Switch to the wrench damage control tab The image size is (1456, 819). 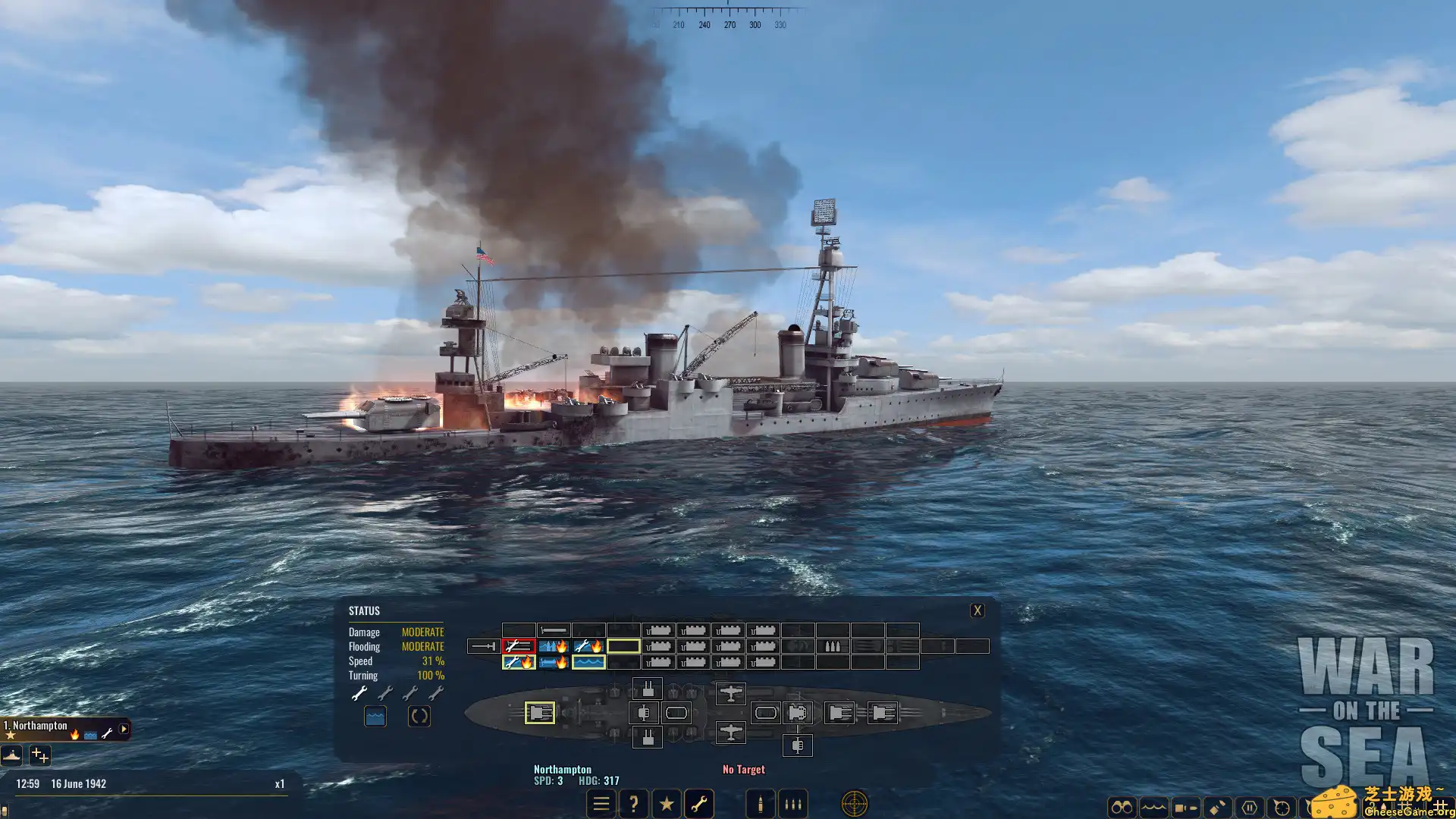pos(700,804)
